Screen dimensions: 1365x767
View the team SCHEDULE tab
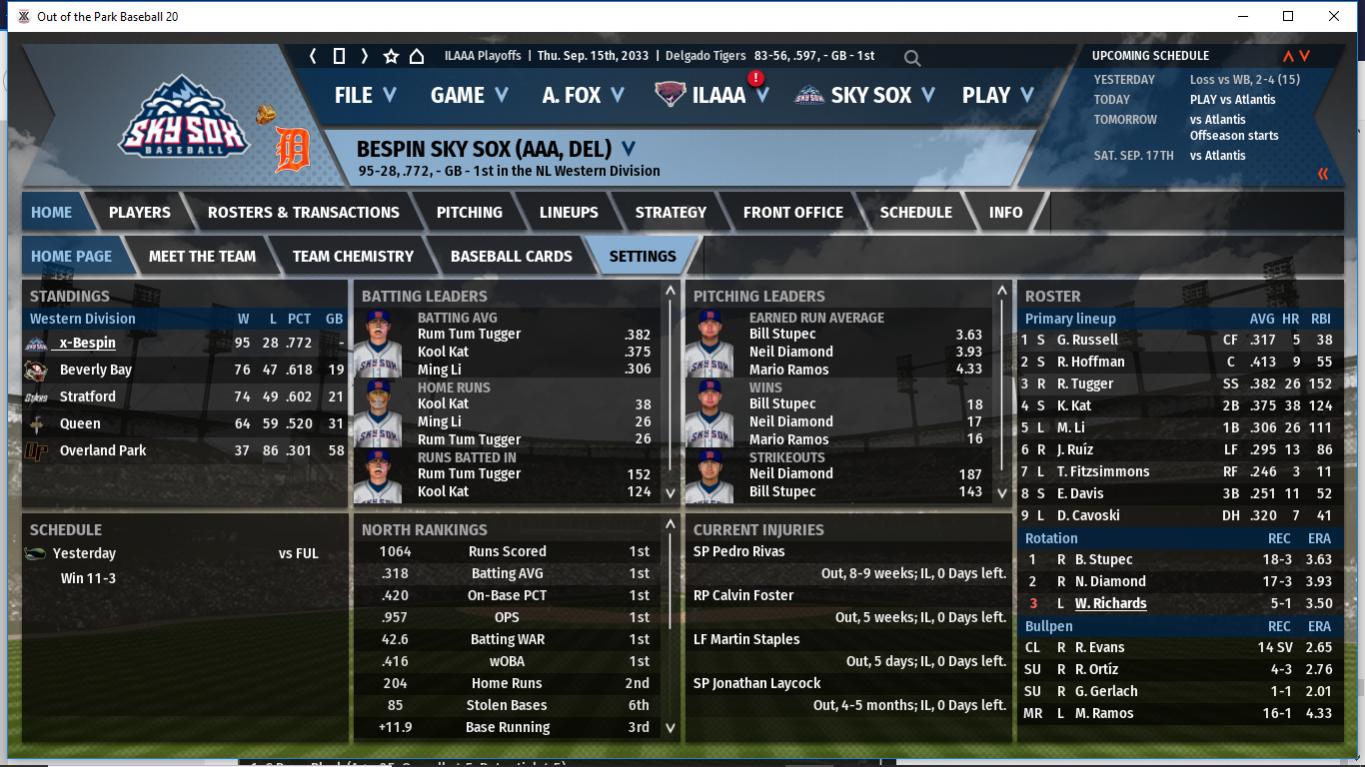915,212
